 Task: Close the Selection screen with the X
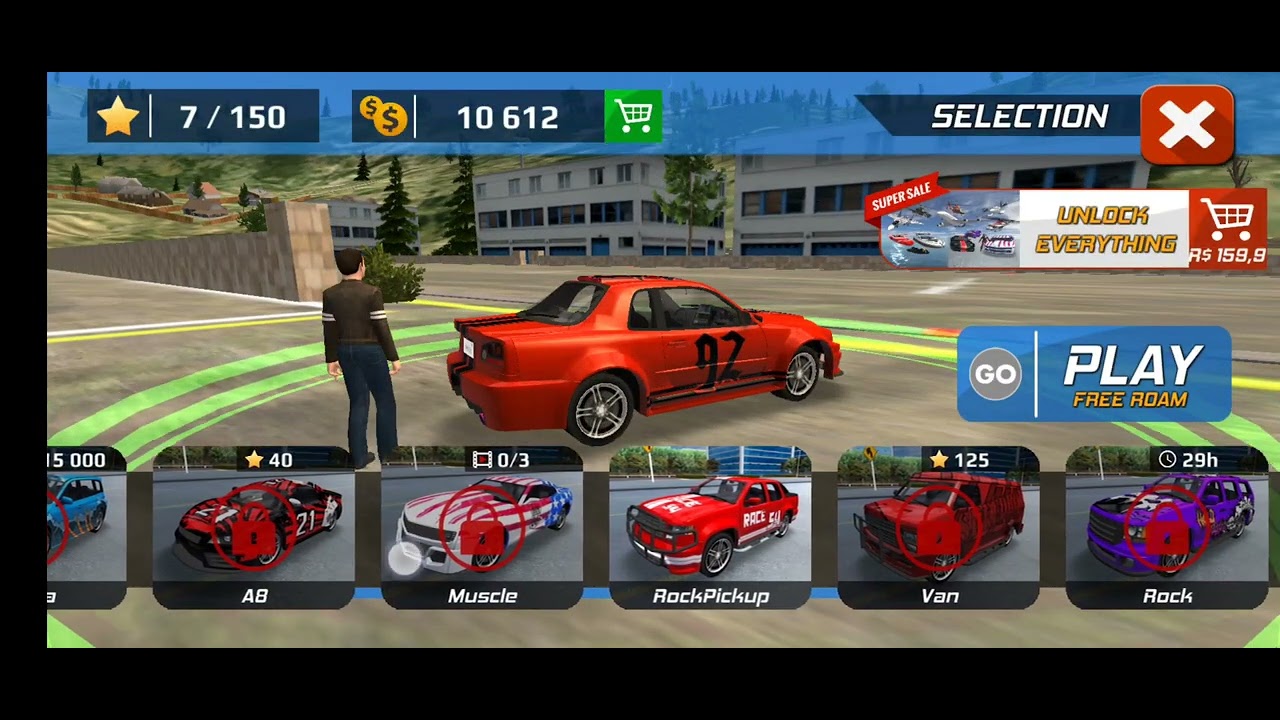click(1187, 126)
